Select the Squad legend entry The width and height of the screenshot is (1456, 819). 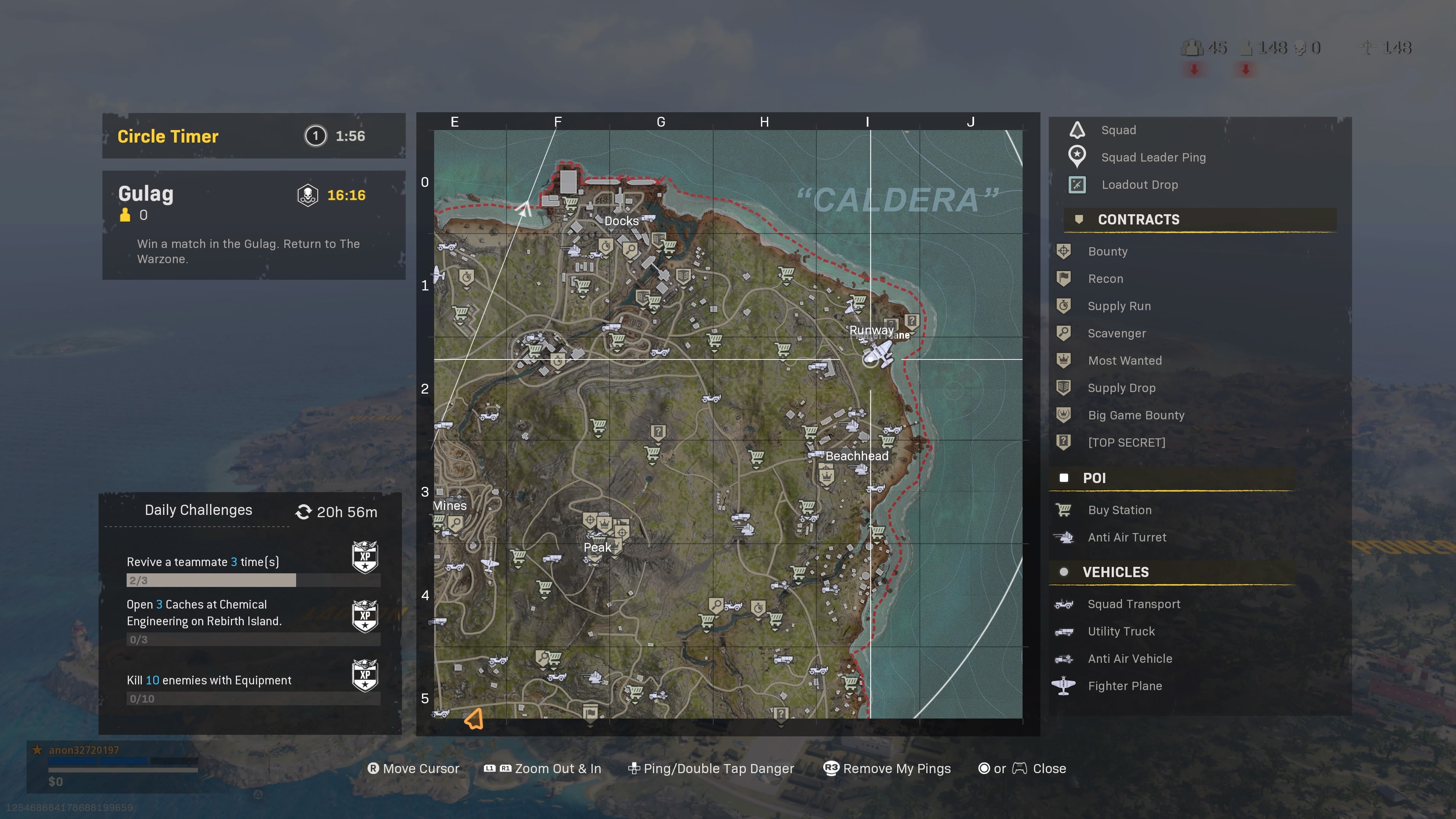click(1118, 129)
